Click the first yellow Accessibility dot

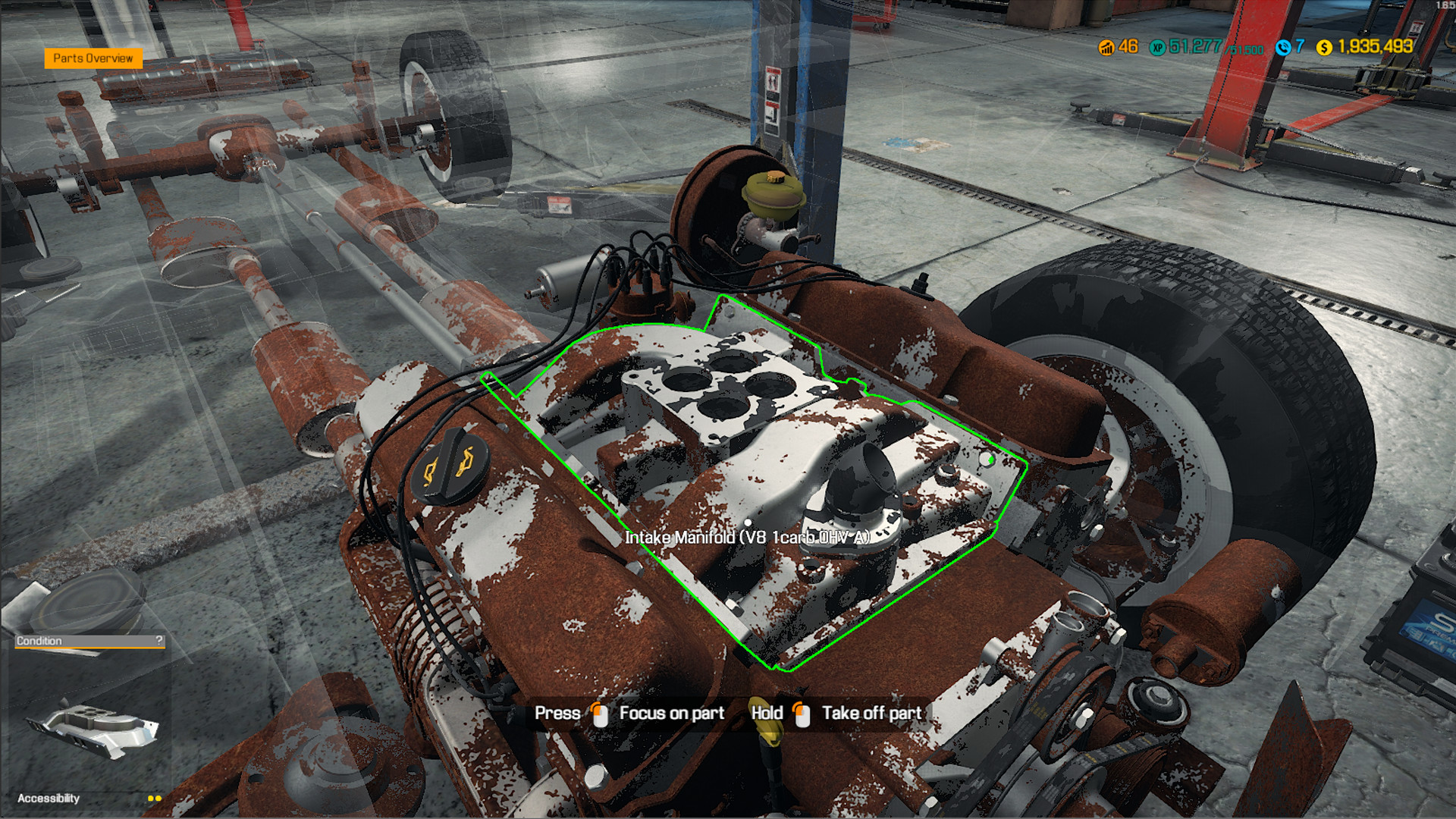click(150, 798)
